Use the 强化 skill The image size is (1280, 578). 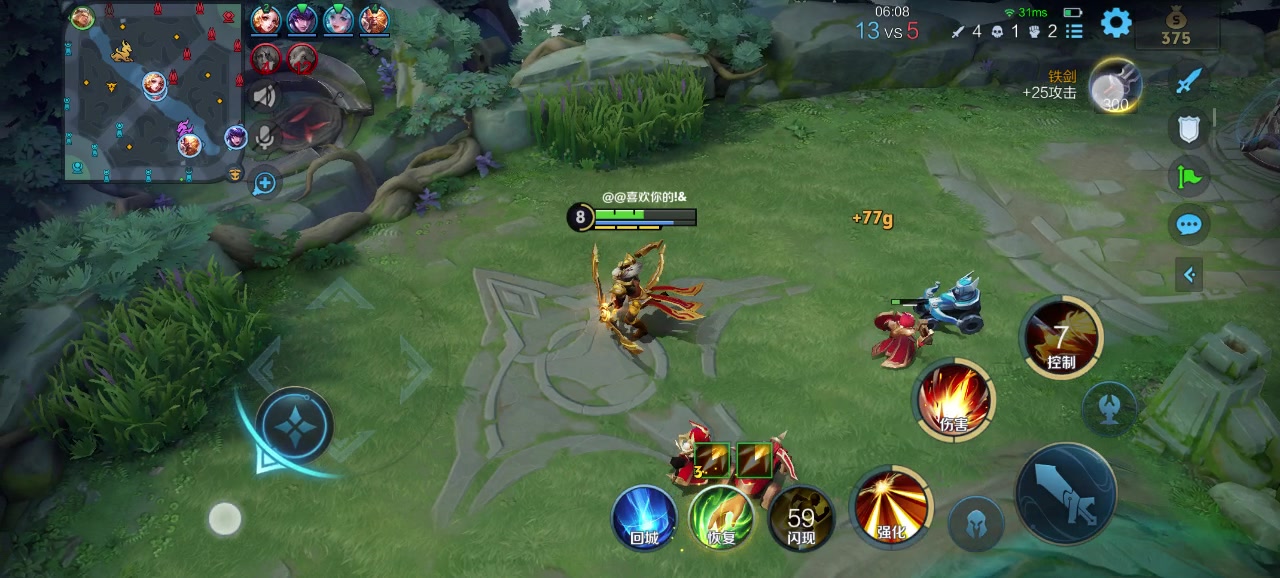(890, 507)
